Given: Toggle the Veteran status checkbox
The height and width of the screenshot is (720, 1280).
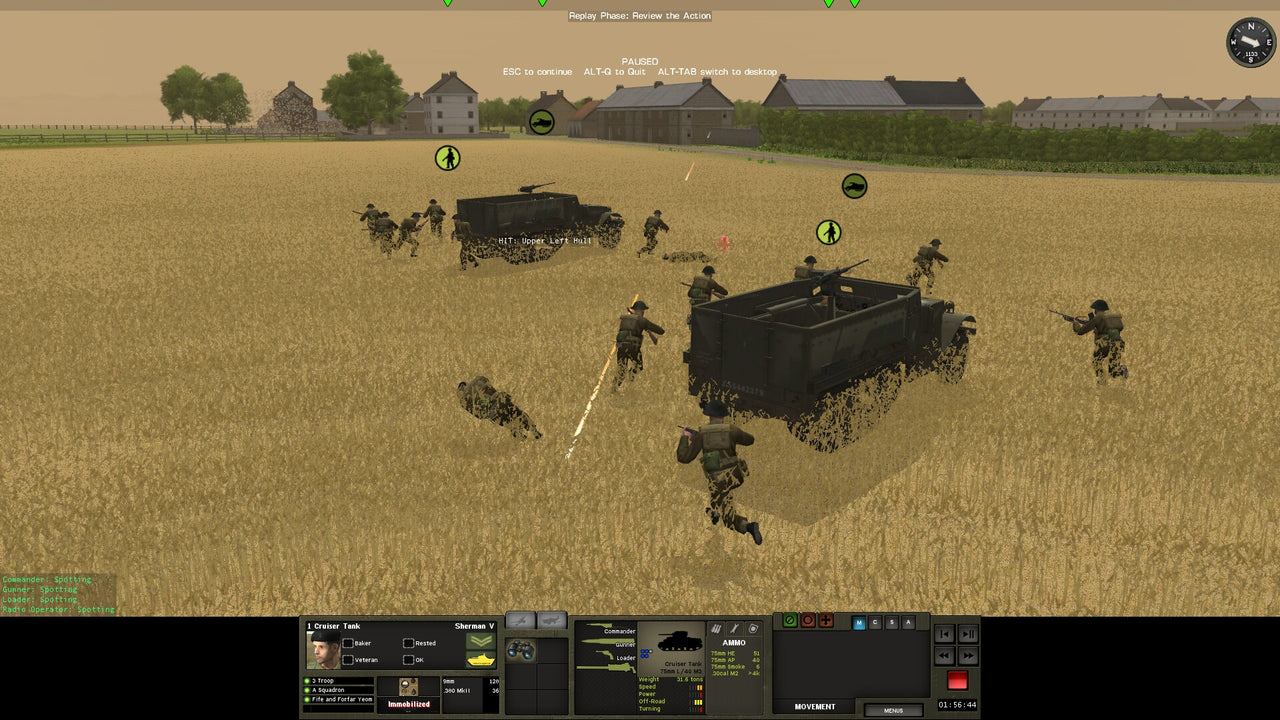Looking at the screenshot, I should click(348, 660).
